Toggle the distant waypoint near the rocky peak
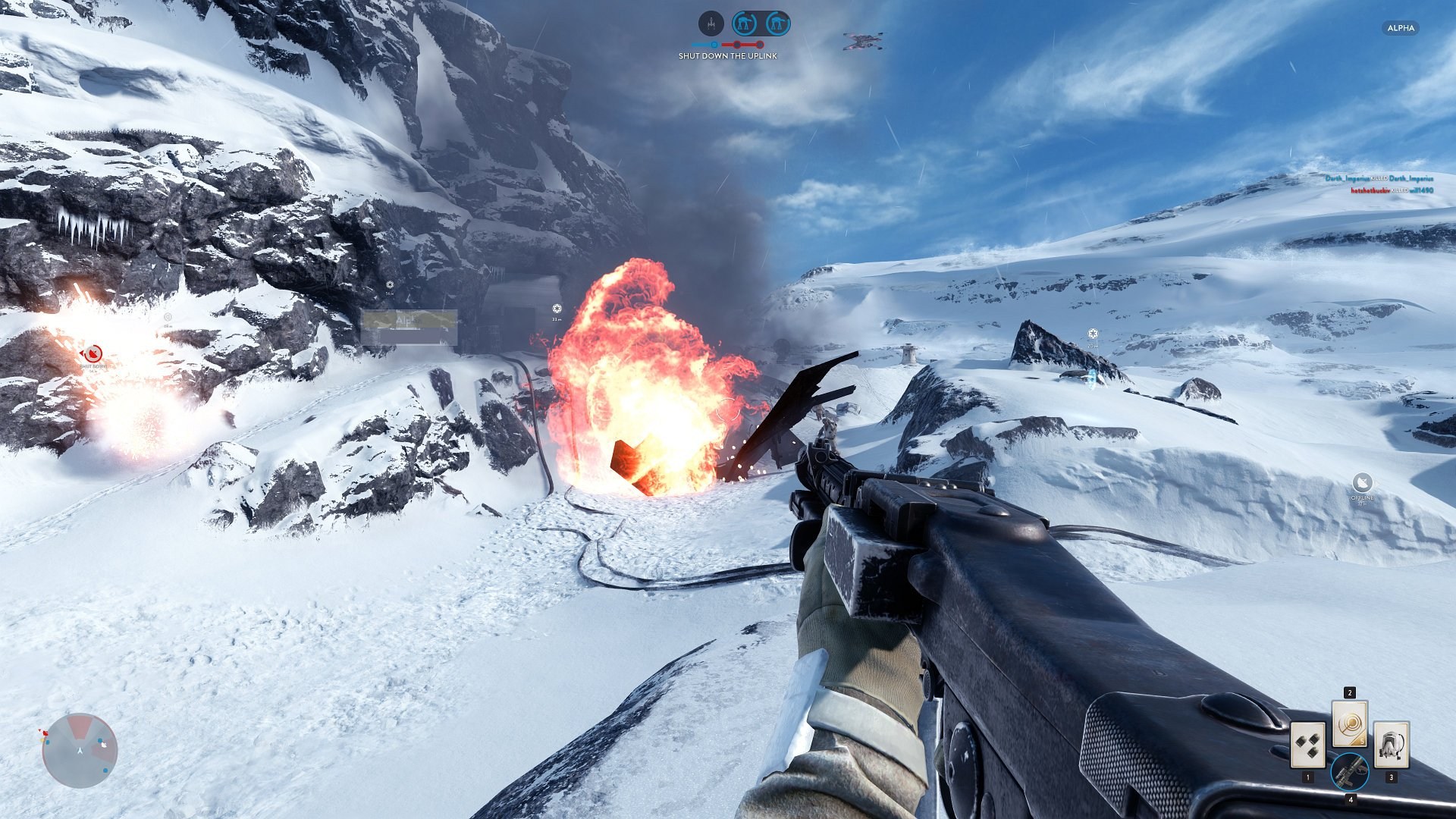 pos(1092,331)
